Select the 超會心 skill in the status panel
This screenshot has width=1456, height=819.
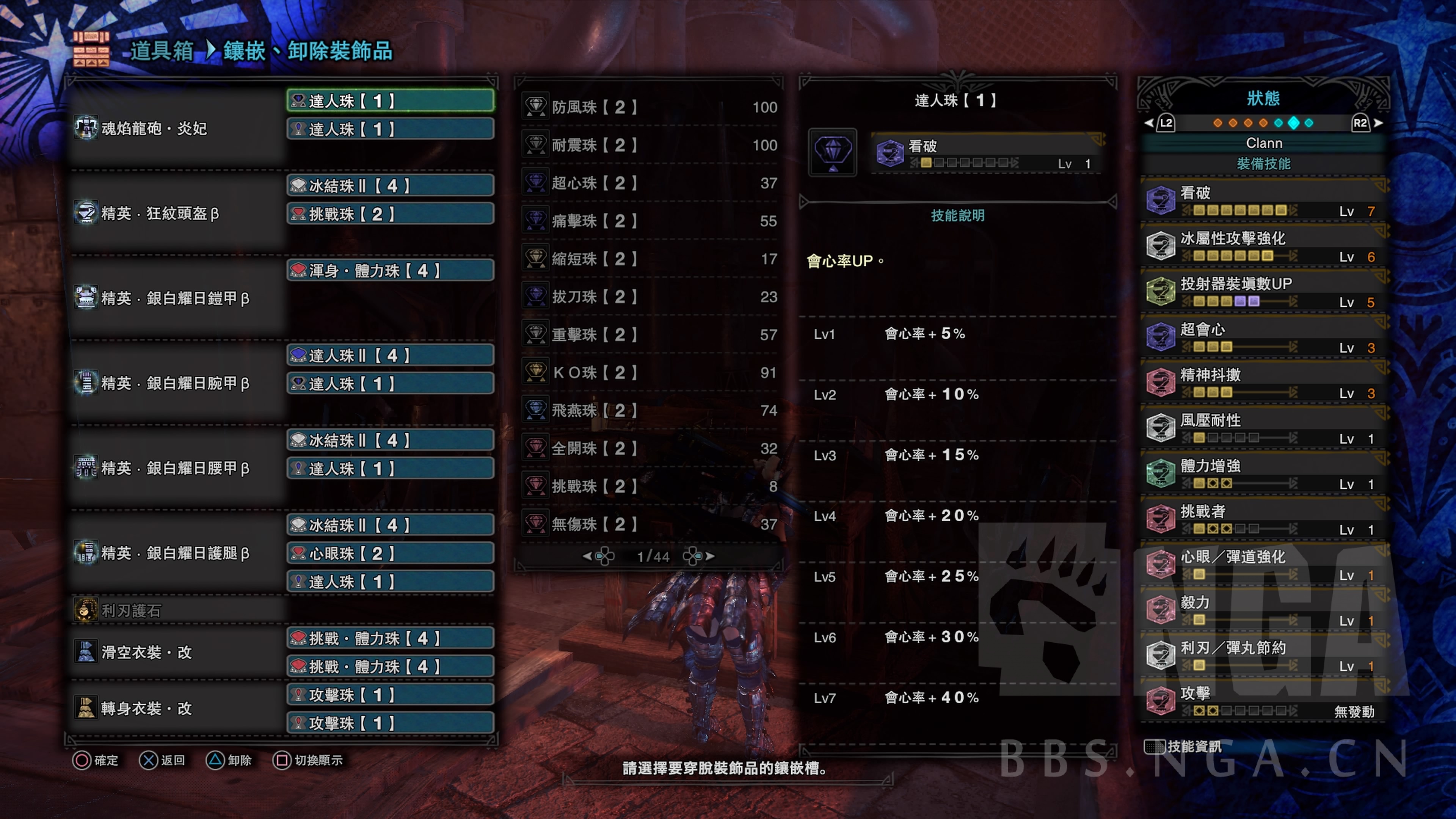coord(1264,337)
